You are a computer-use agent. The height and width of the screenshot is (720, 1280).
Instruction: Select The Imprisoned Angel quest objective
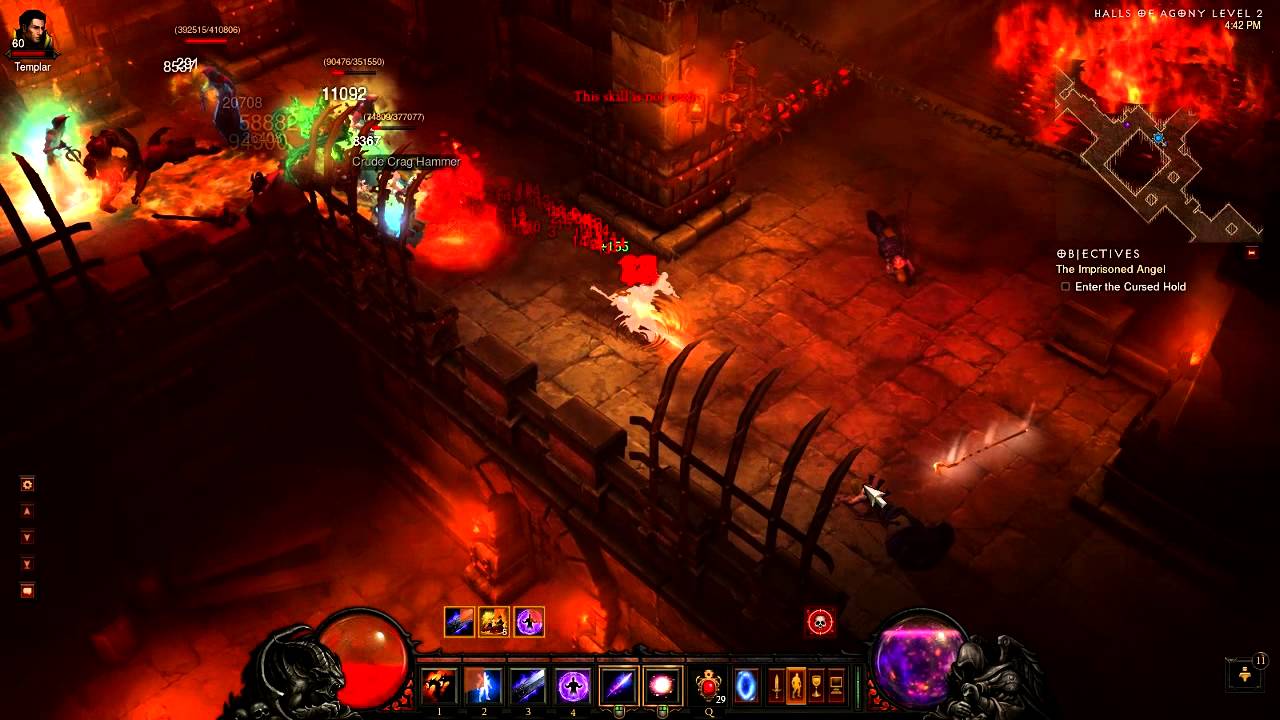click(1110, 270)
